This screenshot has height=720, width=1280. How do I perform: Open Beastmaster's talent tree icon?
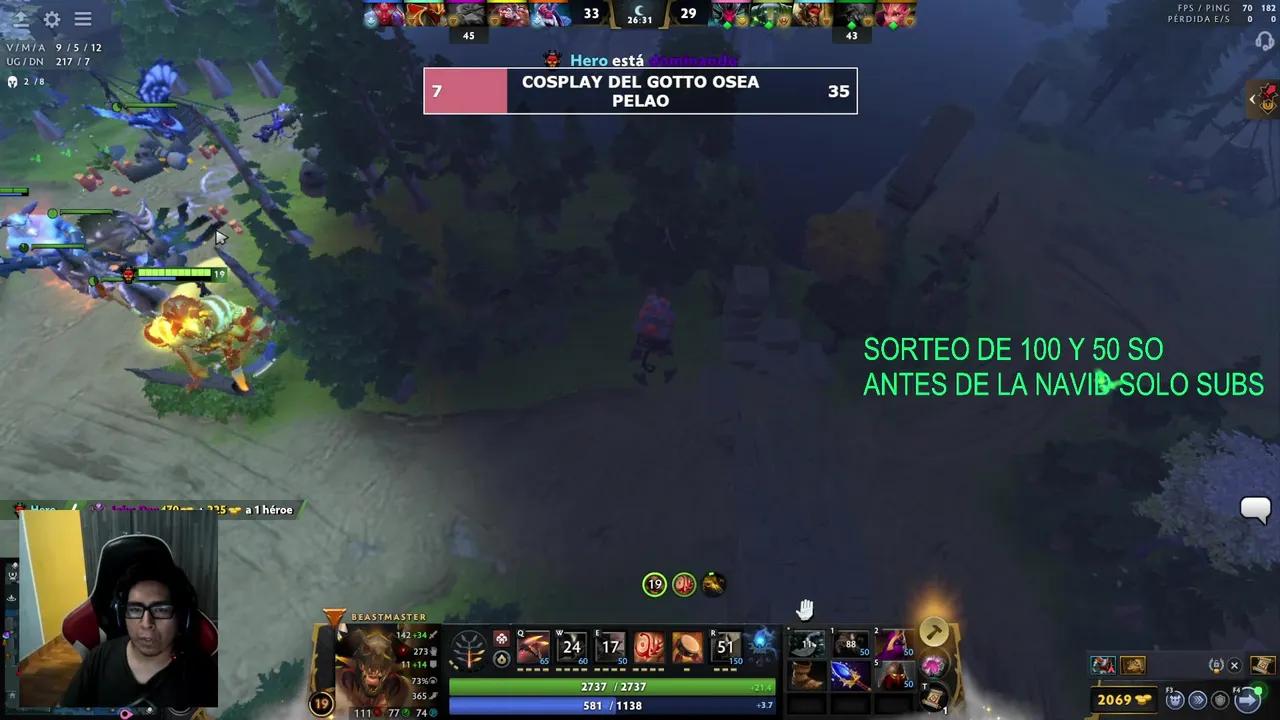(x=468, y=648)
